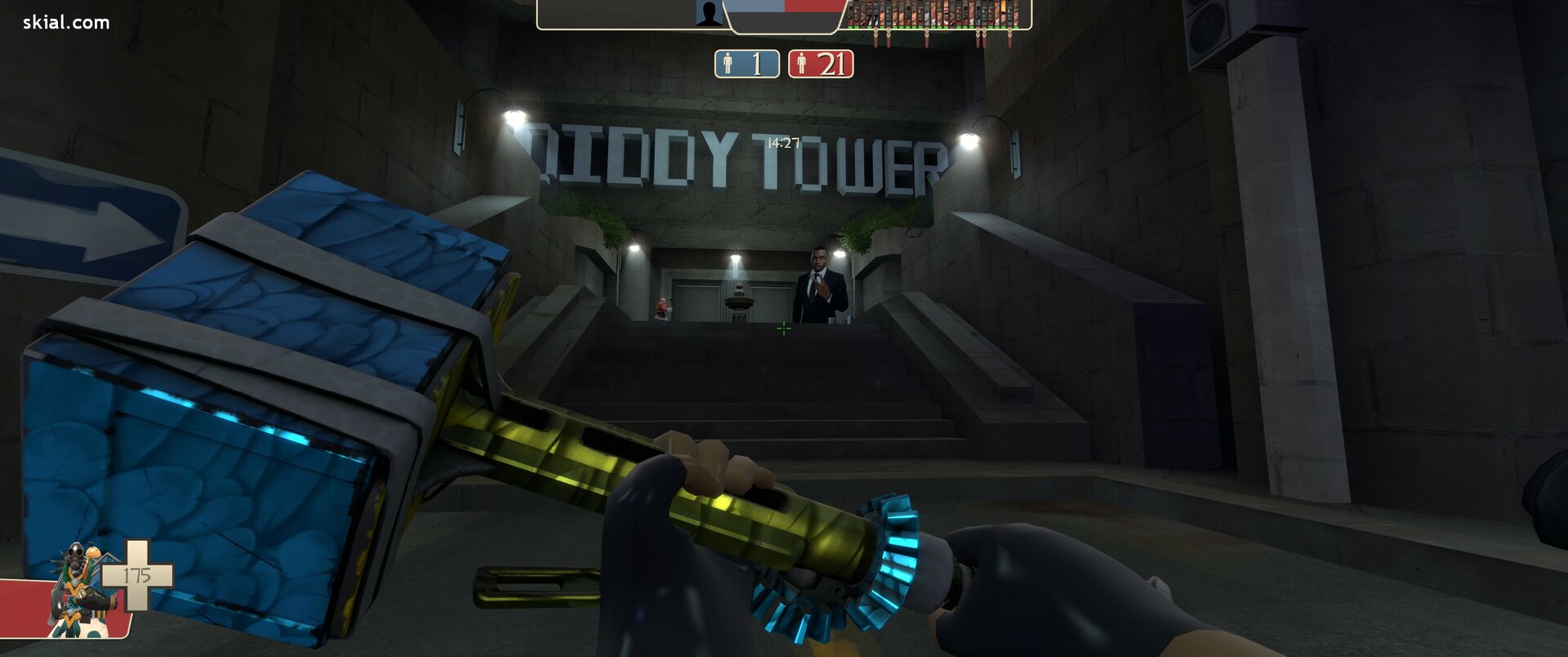1568x657 pixels.
Task: Click the green crosshair at screen center
Action: pos(783,328)
